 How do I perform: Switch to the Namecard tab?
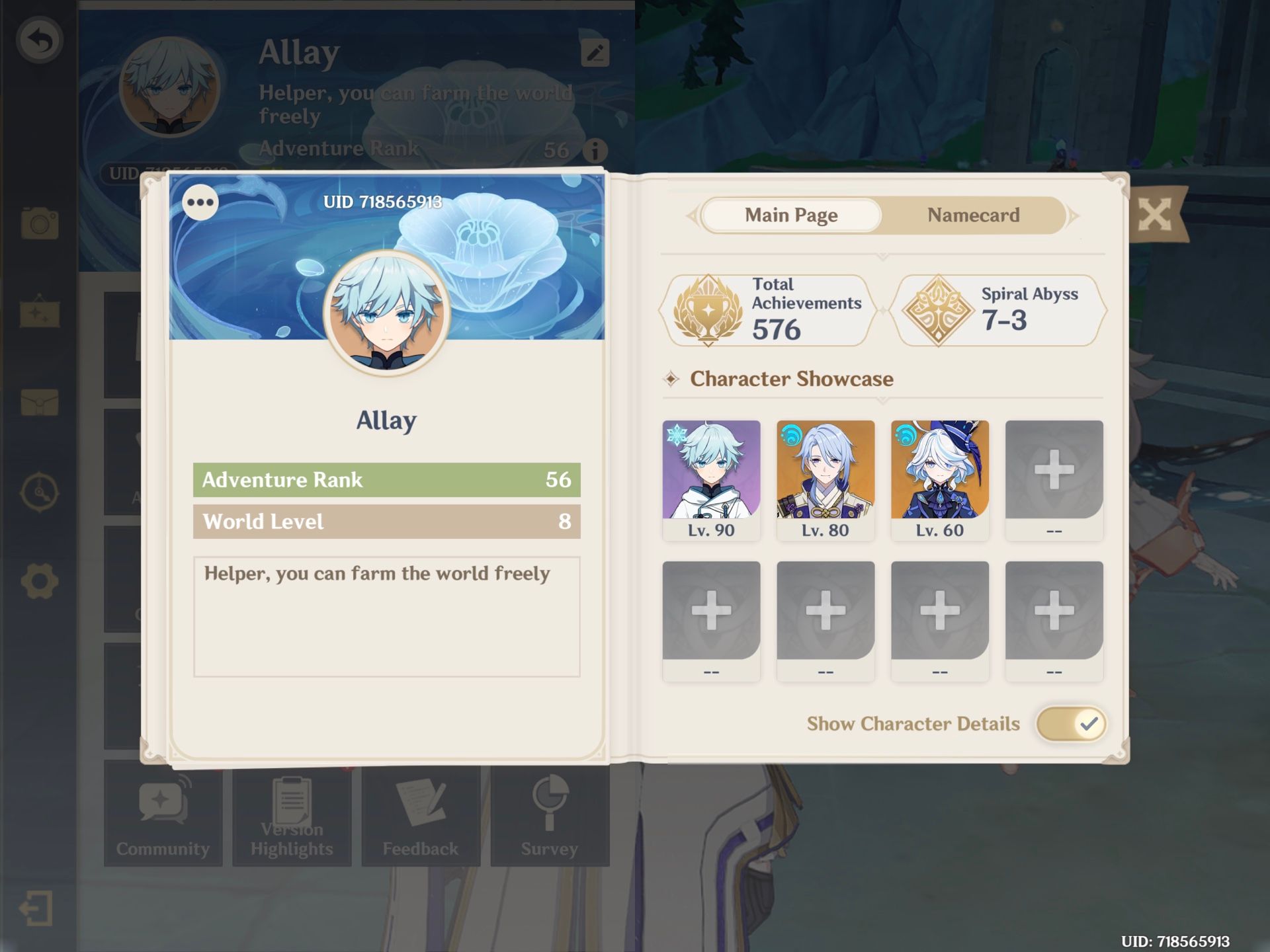(973, 215)
